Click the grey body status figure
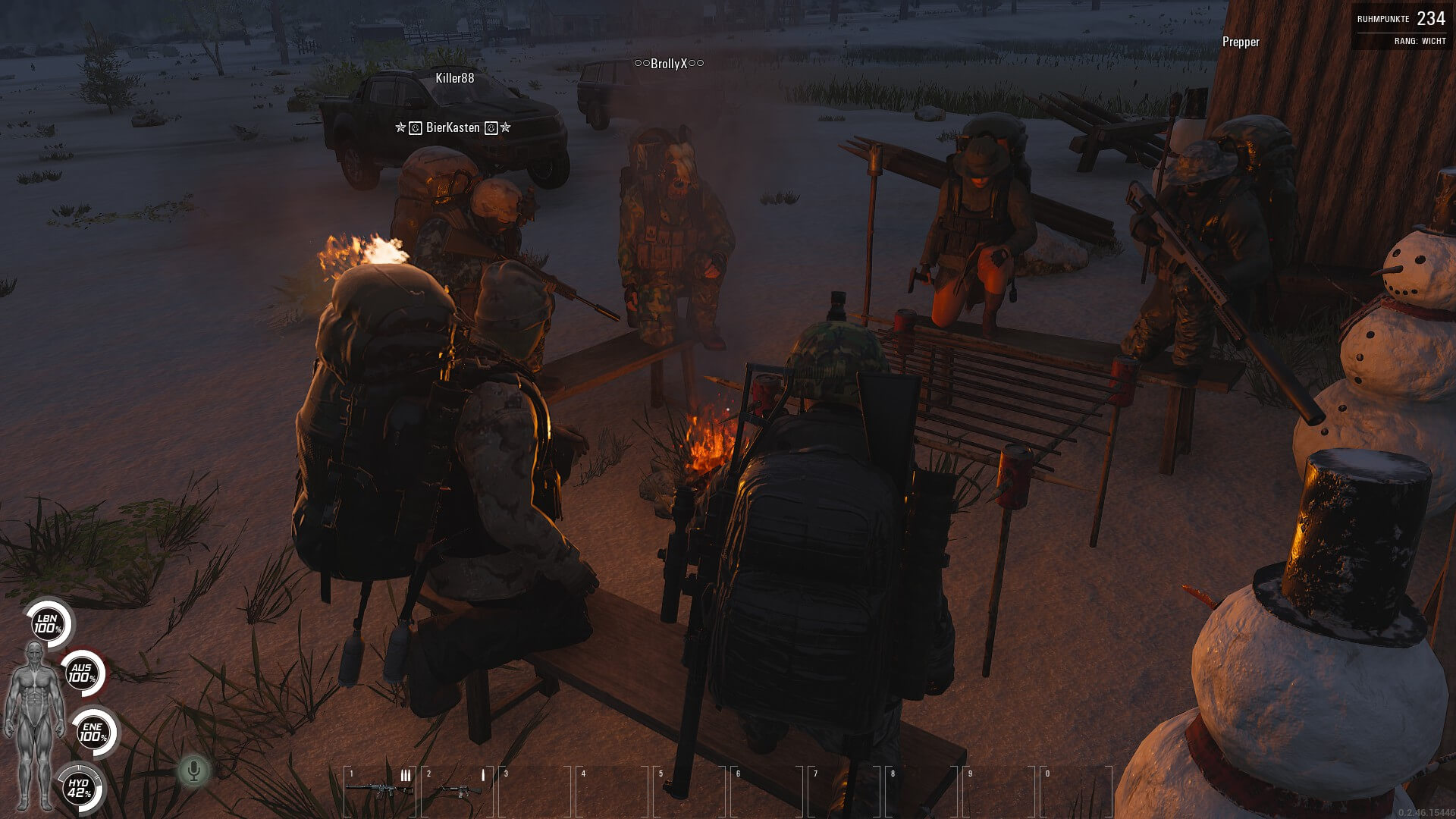 click(34, 726)
